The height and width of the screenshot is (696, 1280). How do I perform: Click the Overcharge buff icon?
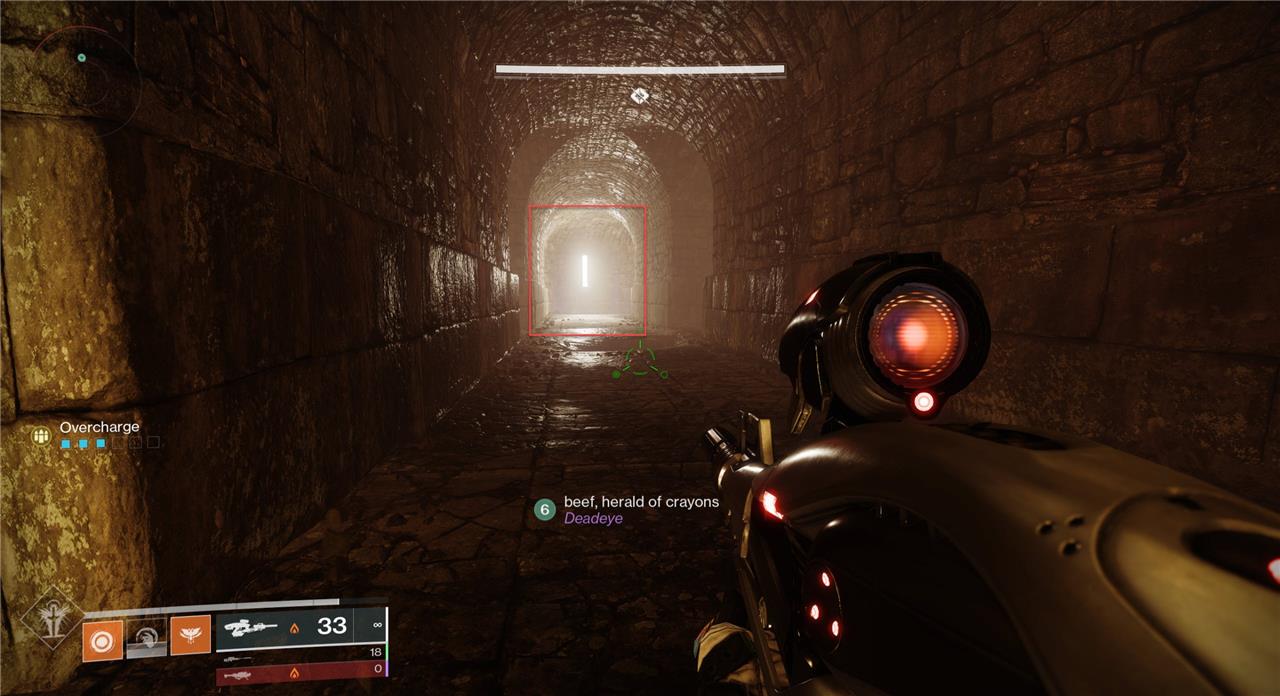[41, 435]
